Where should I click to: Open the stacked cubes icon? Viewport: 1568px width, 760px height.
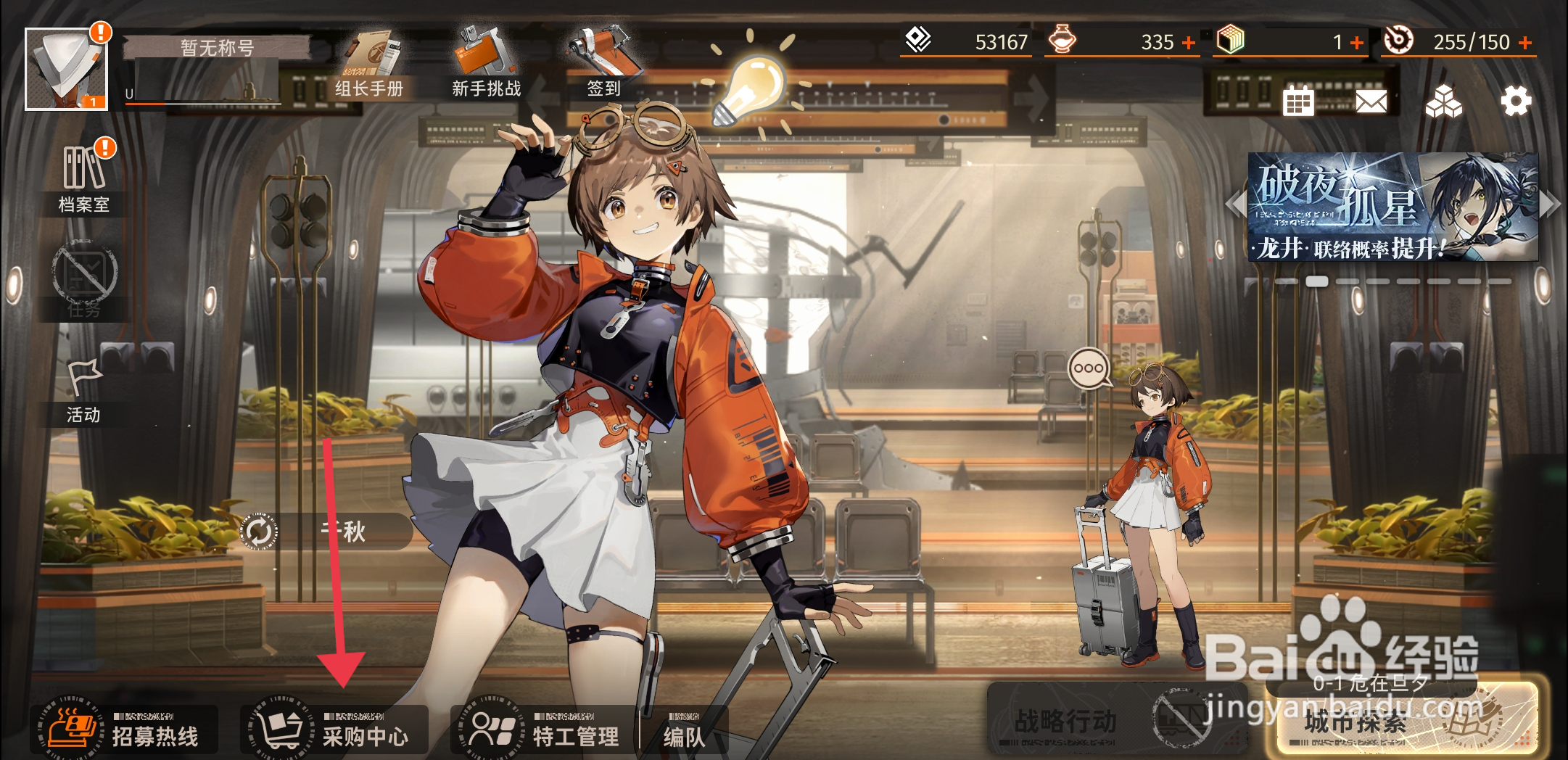1443,102
